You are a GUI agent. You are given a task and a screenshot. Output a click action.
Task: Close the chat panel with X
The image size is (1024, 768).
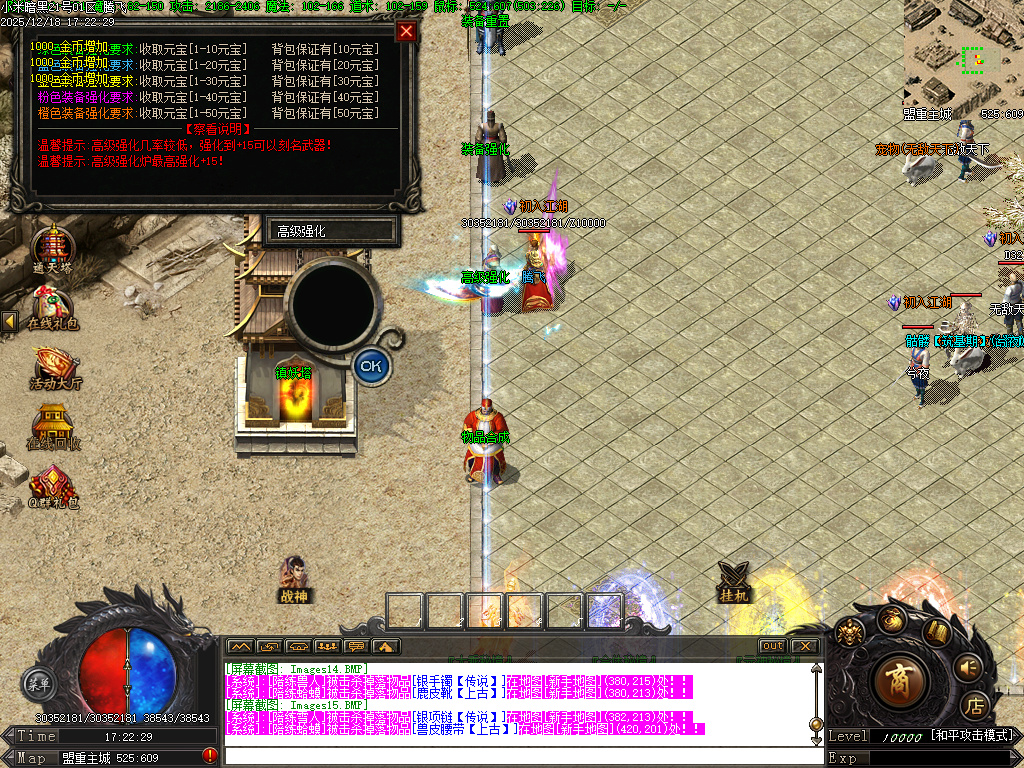point(804,646)
